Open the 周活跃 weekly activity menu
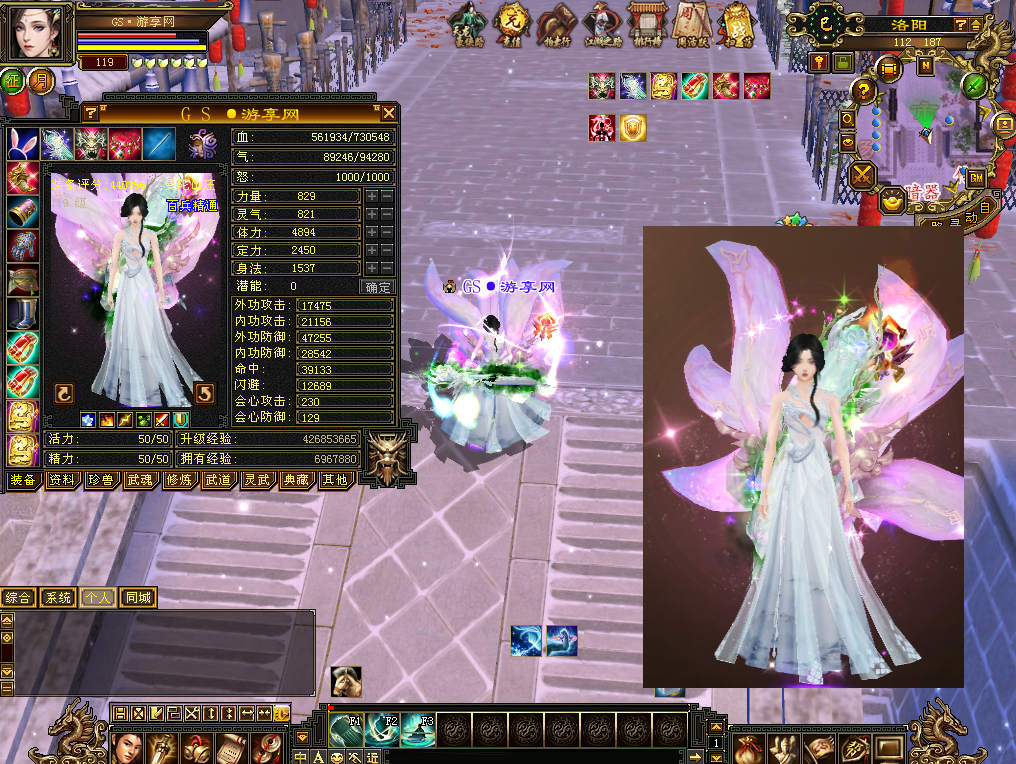 coord(689,24)
